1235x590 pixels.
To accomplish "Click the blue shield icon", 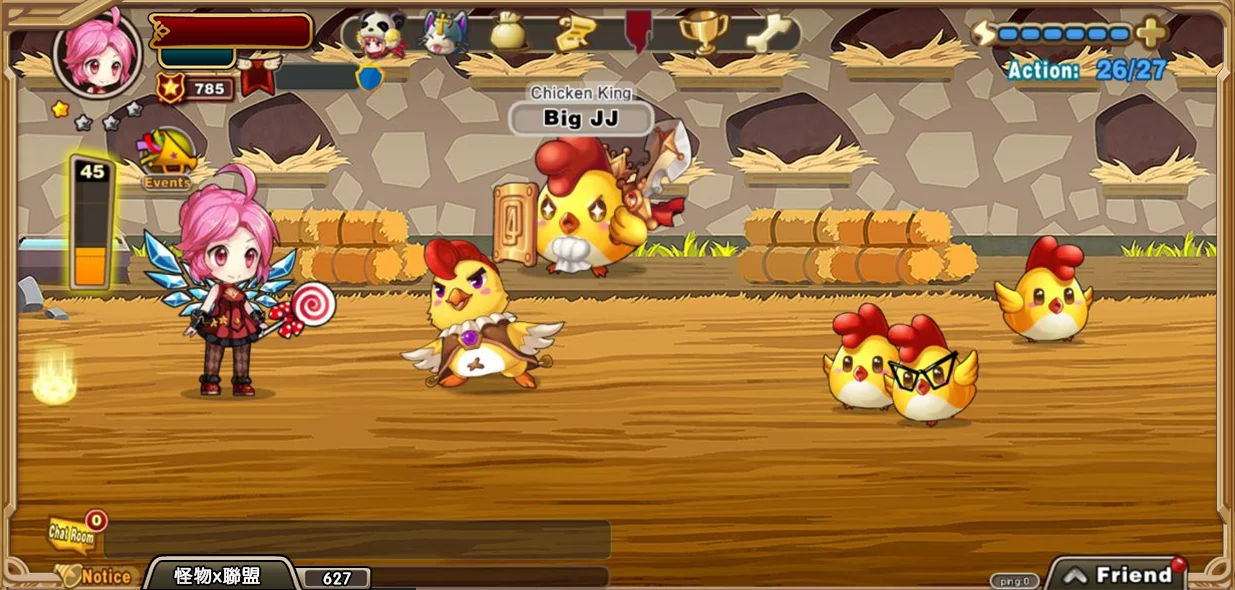I will tap(370, 77).
